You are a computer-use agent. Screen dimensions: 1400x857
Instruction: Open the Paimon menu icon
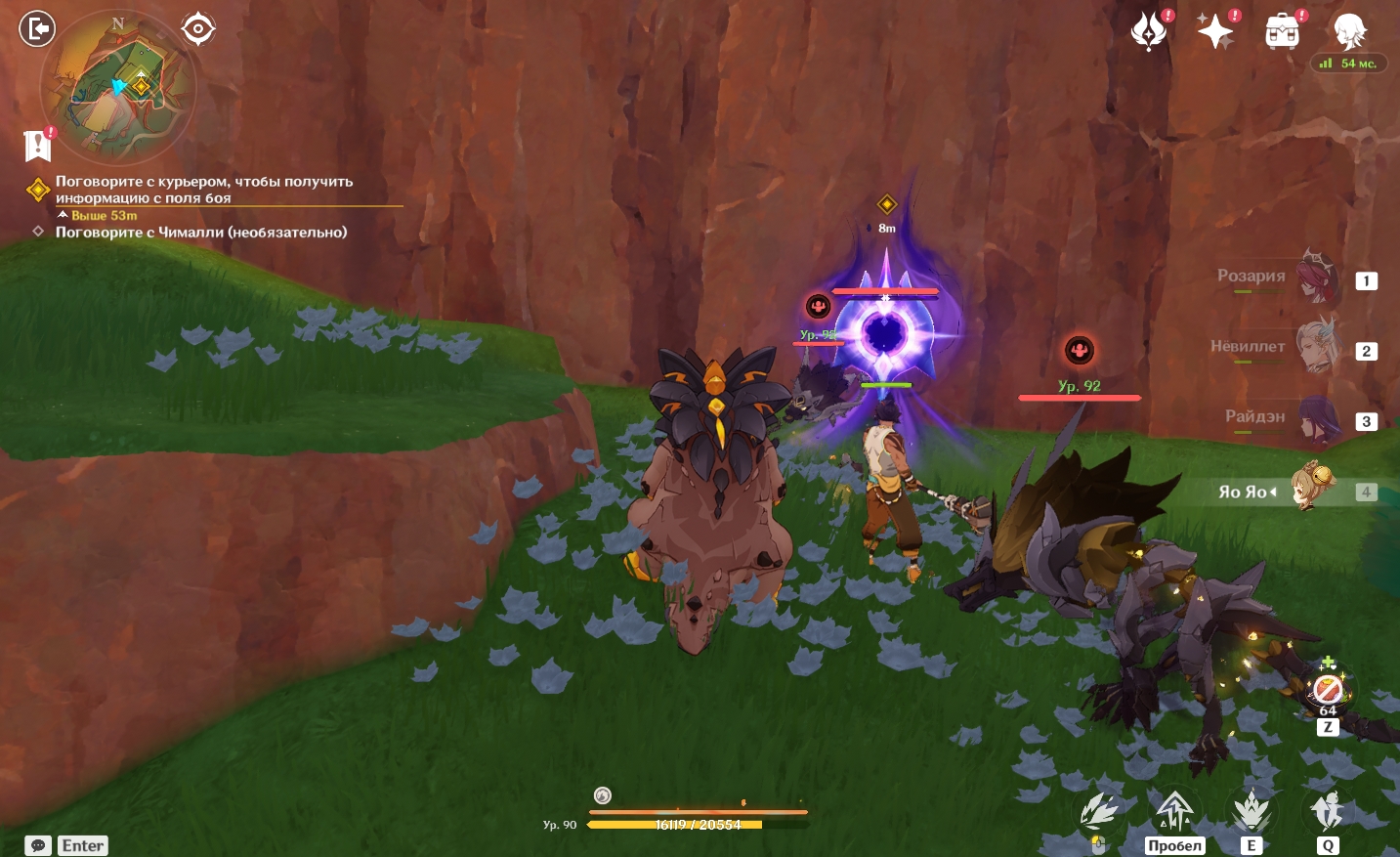(x=1349, y=31)
